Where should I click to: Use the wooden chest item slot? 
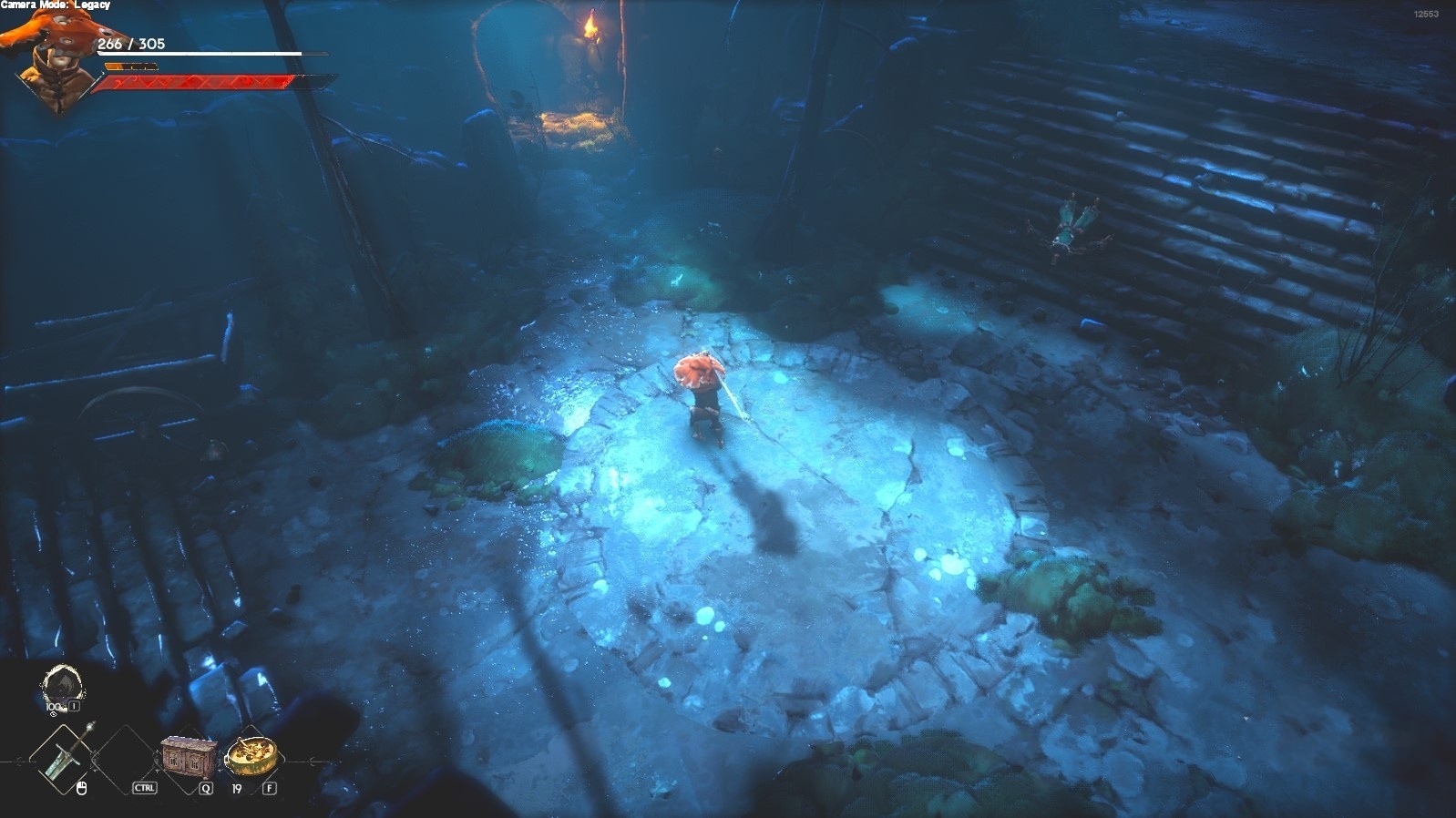[x=189, y=756]
